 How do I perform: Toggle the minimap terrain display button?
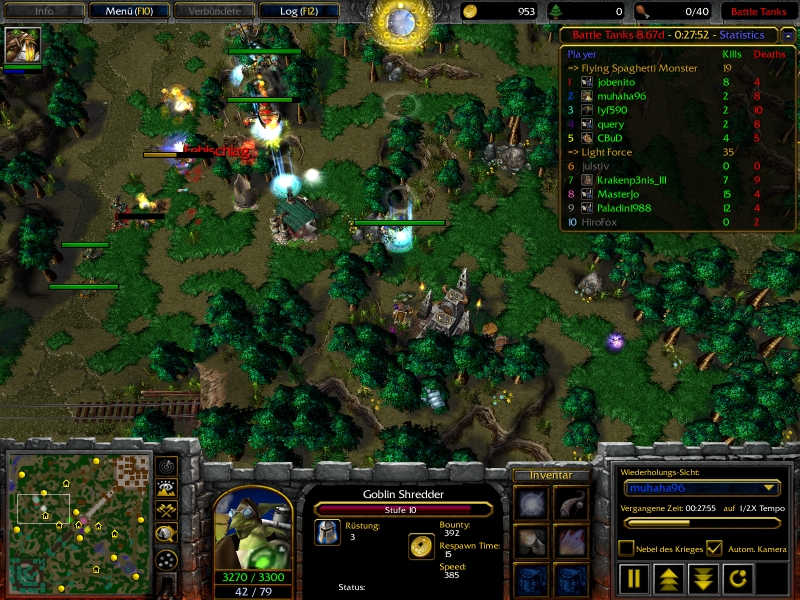coord(167,488)
